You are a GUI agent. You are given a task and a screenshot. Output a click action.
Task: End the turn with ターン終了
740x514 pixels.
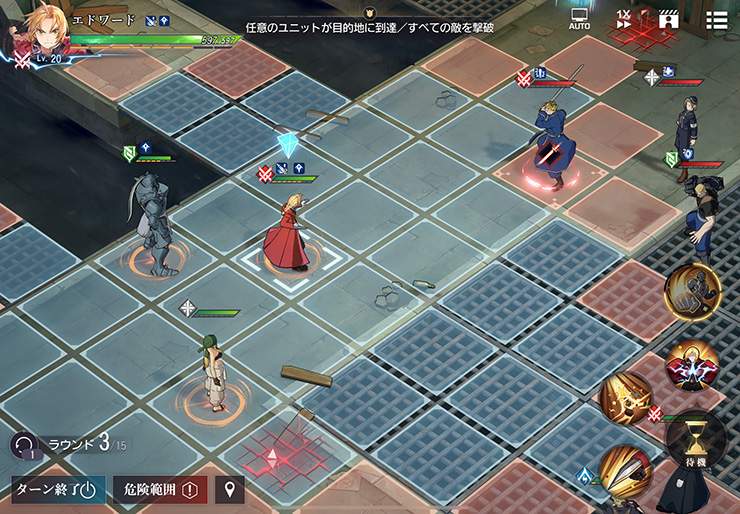point(58,490)
